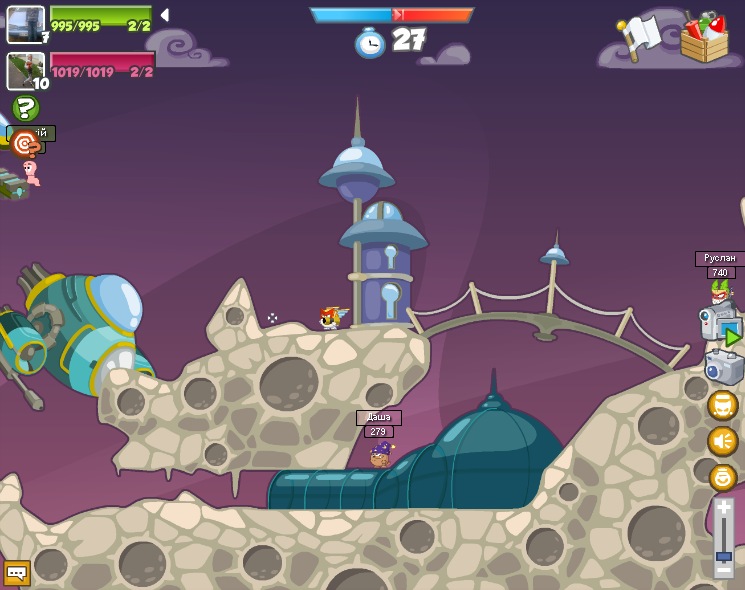Open the weapons crate
The height and width of the screenshot is (590, 745).
[x=704, y=38]
